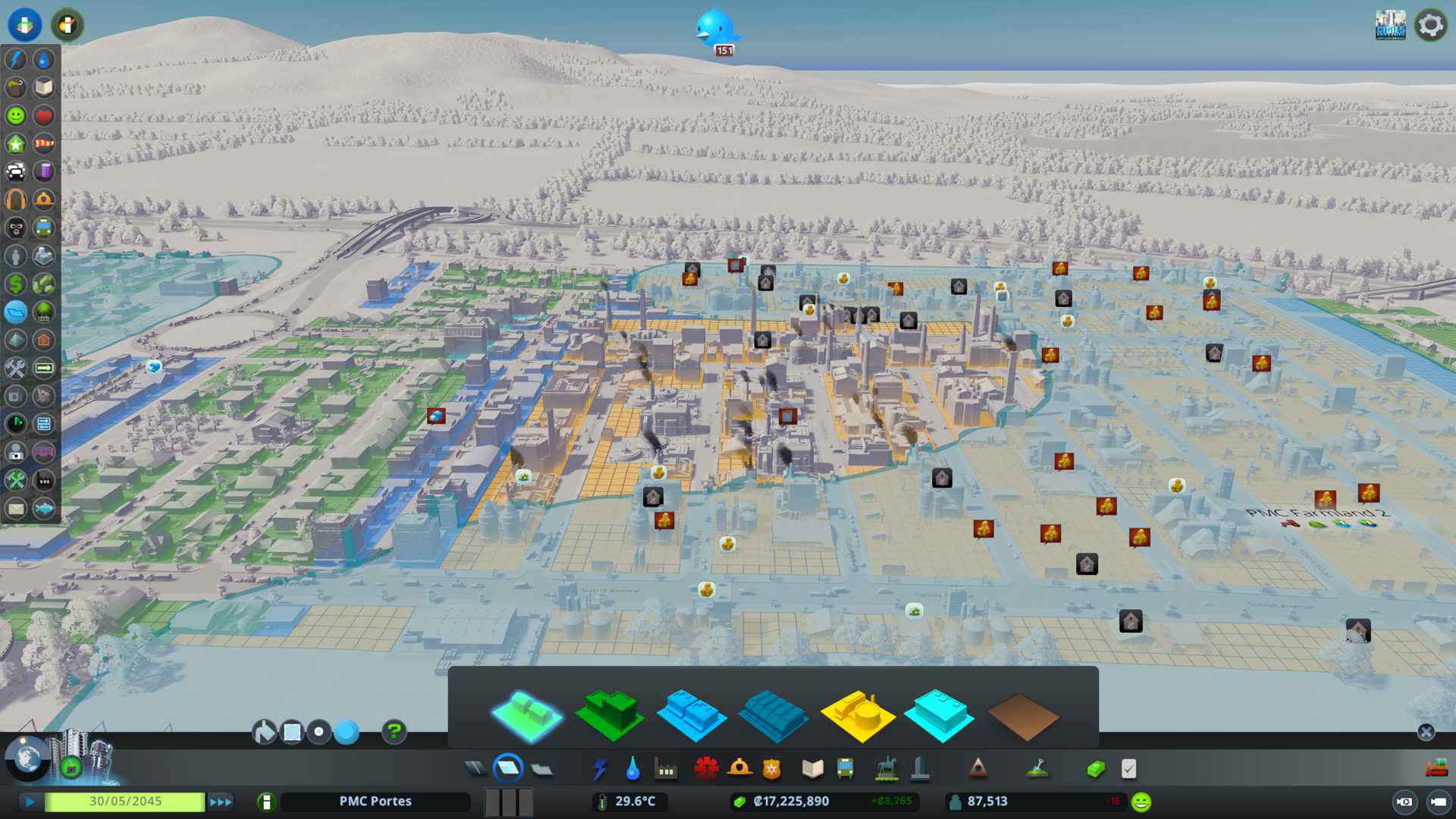Open the Economy money panel
This screenshot has width=1456, height=819.
click(1095, 769)
